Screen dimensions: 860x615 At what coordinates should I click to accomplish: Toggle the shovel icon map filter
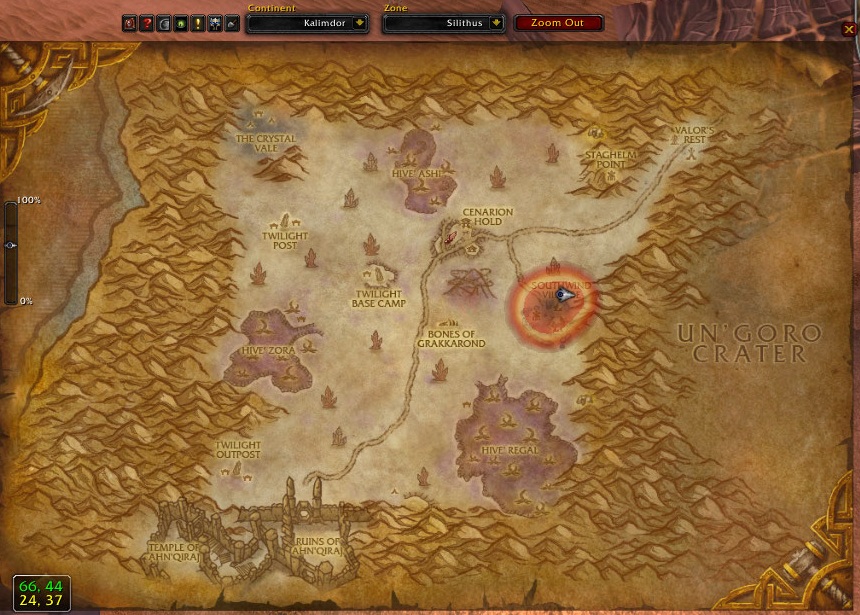tap(232, 23)
